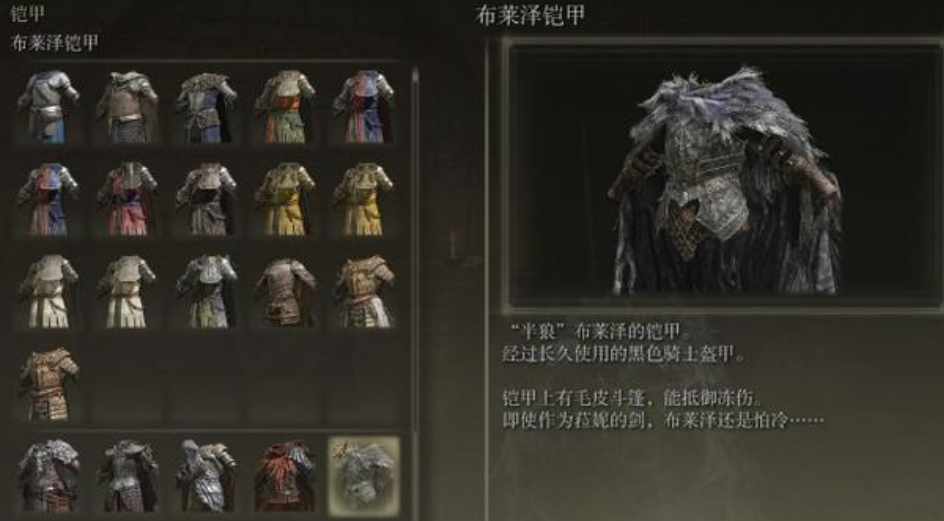The width and height of the screenshot is (944, 521).
Task: Select the armor with gray and black surcoat
Action: tap(205, 197)
